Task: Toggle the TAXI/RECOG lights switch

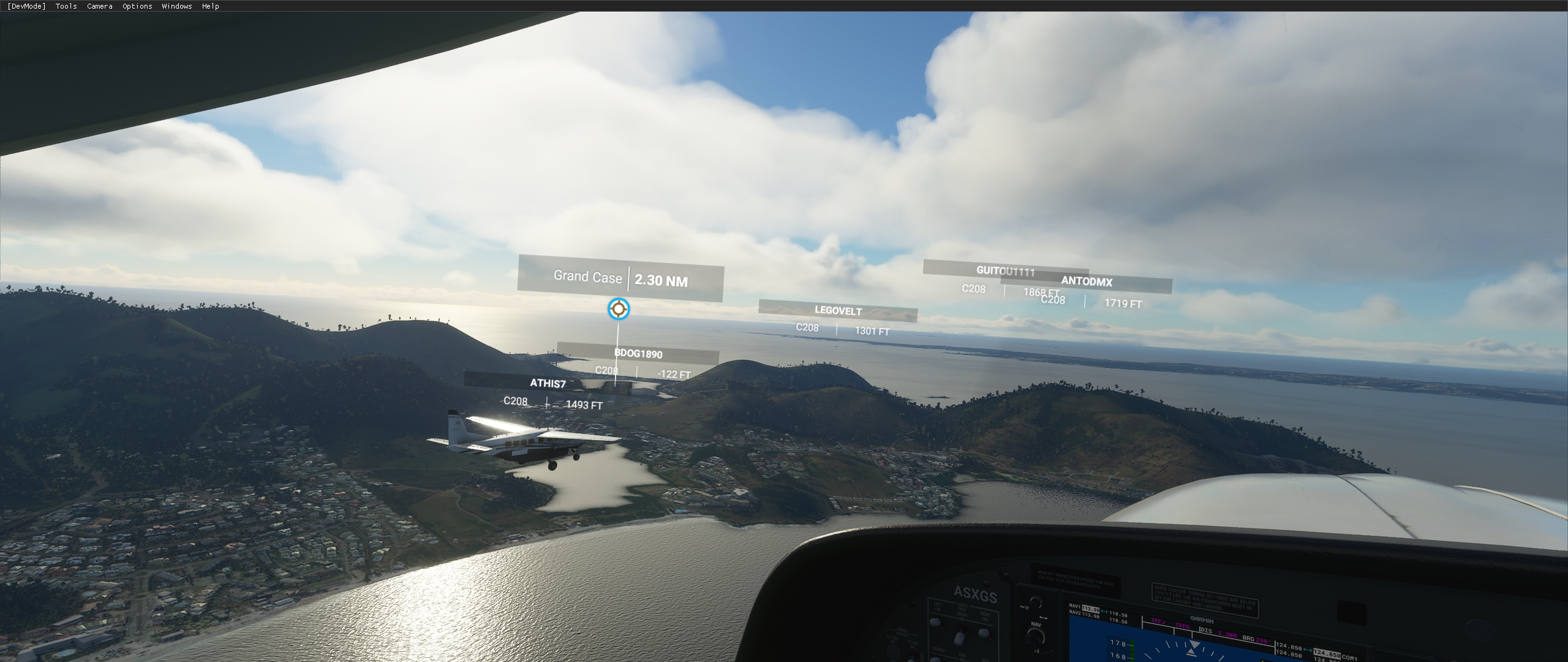Action: coord(960,639)
